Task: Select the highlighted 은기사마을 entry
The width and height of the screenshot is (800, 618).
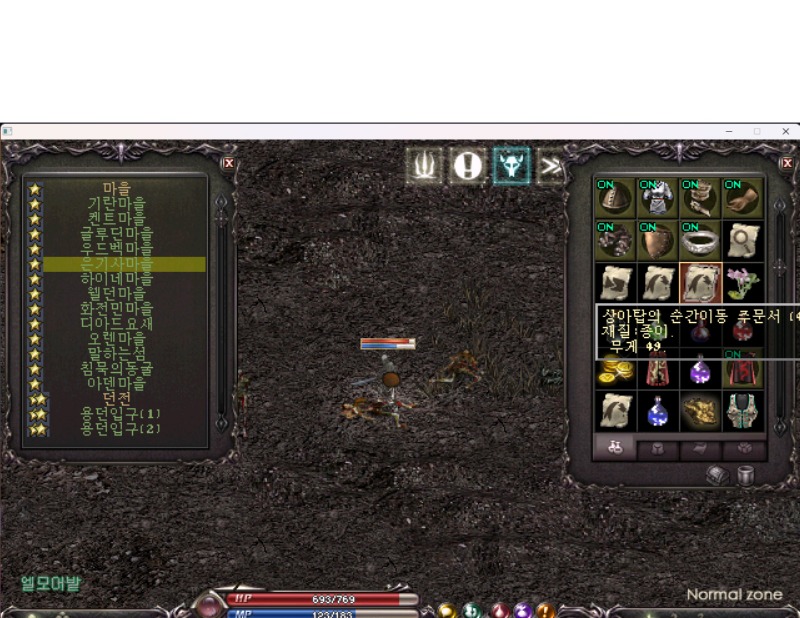Action: pos(124,264)
